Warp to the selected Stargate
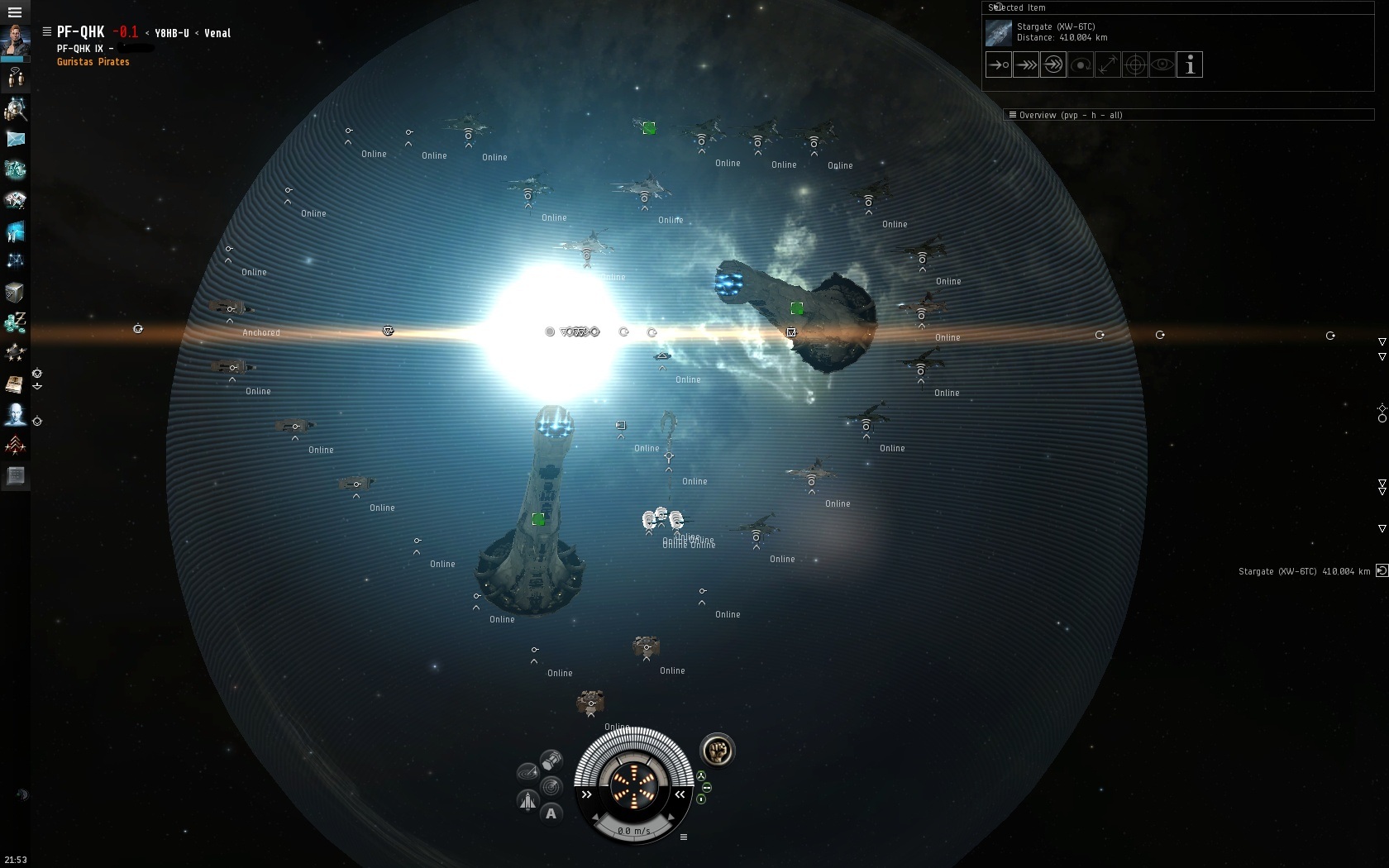Image resolution: width=1389 pixels, height=868 pixels. pos(1026,64)
